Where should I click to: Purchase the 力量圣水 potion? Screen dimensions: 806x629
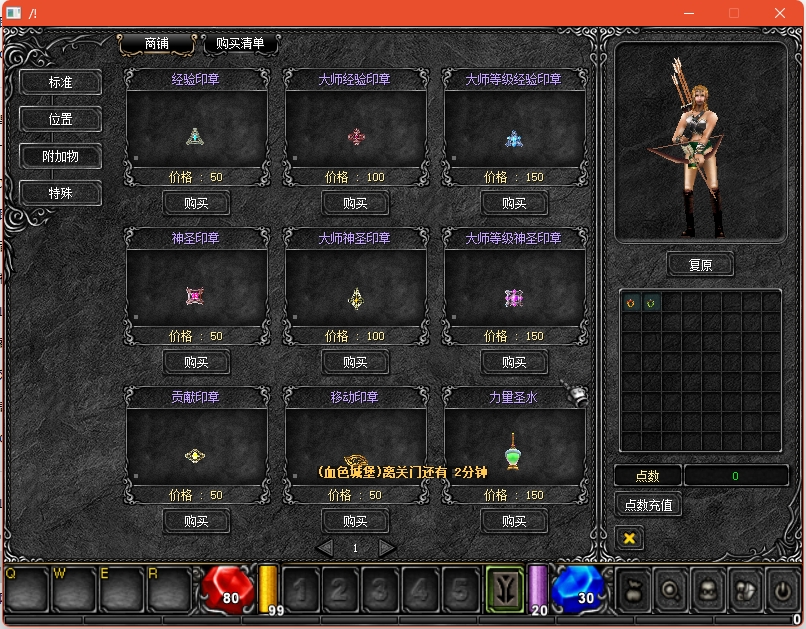tap(514, 521)
